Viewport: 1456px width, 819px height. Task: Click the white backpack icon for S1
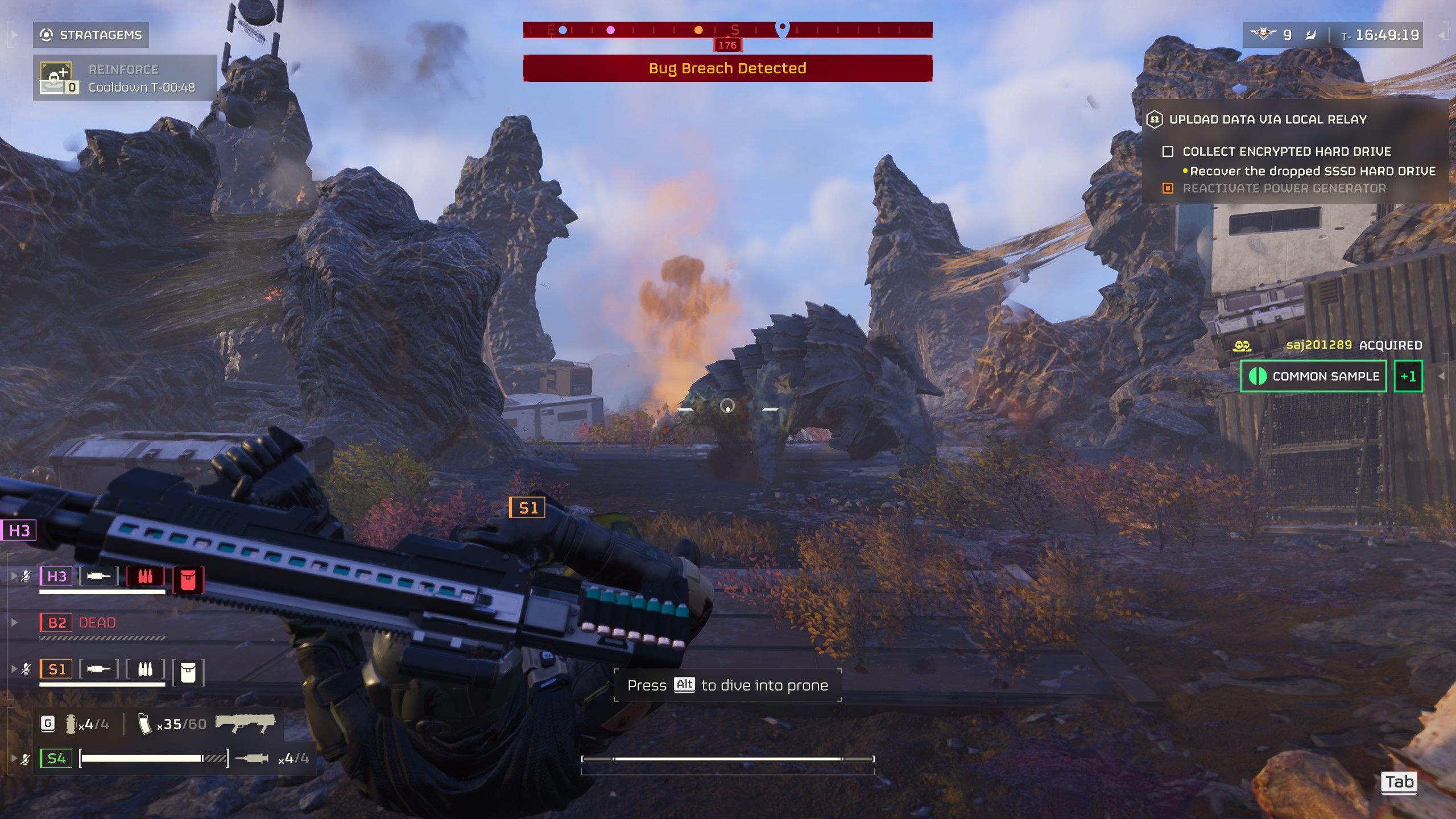pyautogui.click(x=188, y=672)
